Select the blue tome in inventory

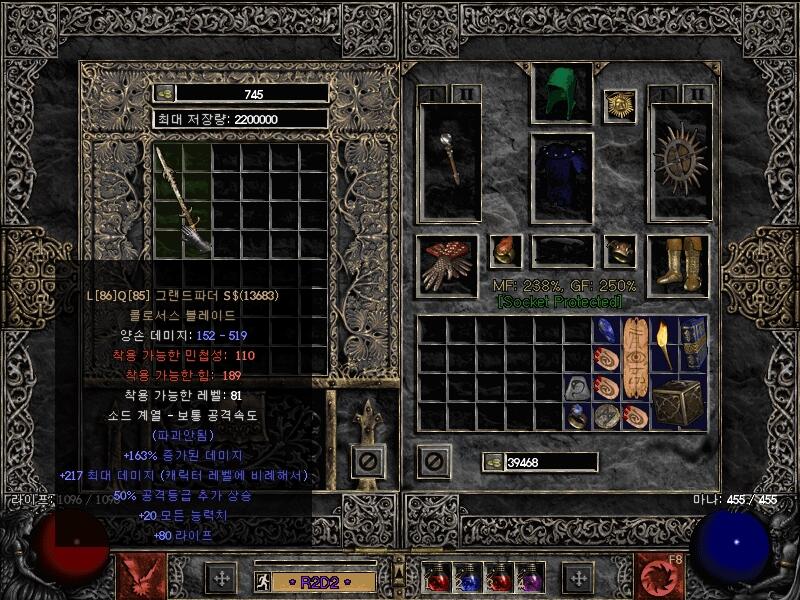coord(693,345)
